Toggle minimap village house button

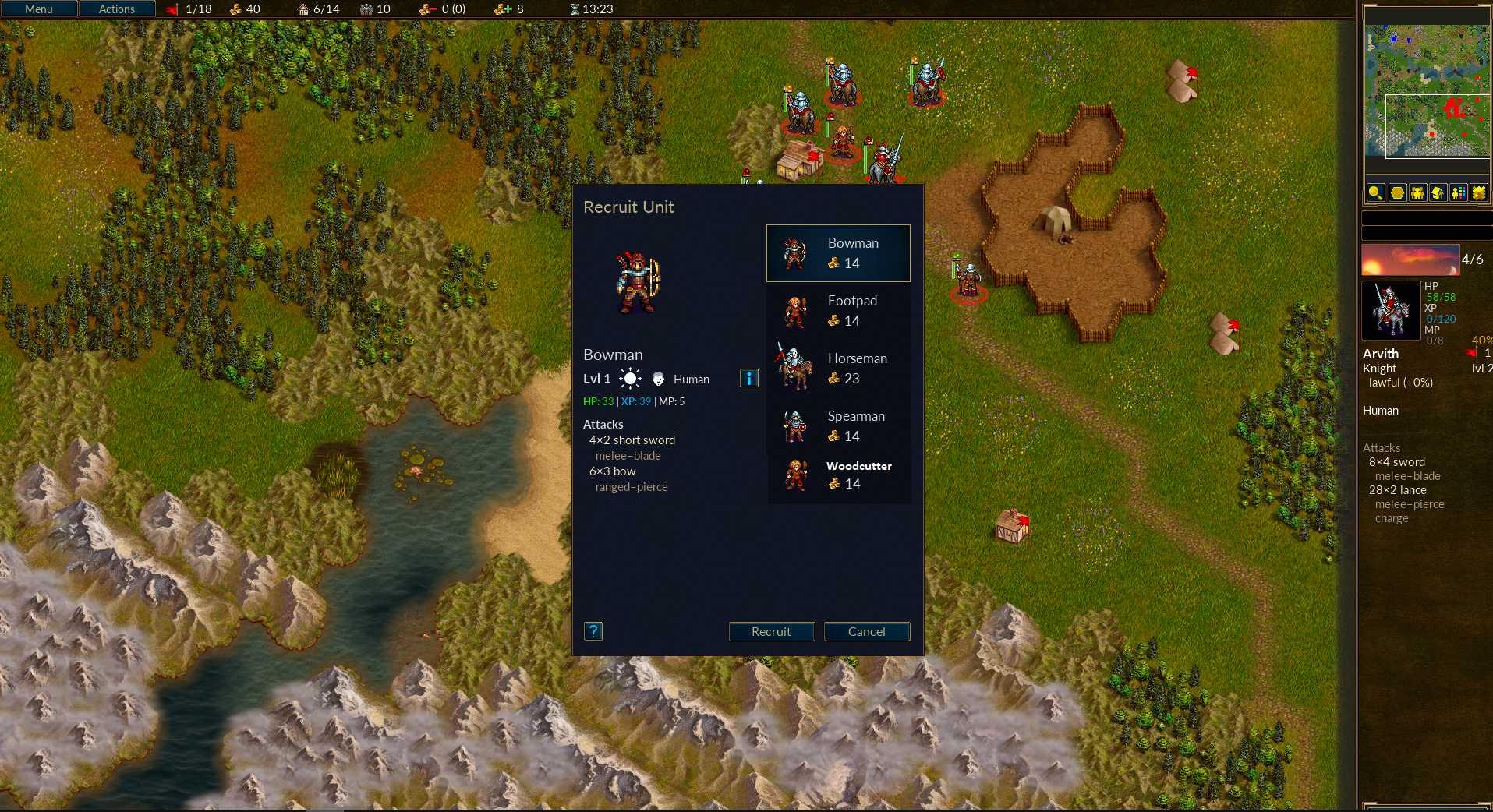click(1438, 192)
